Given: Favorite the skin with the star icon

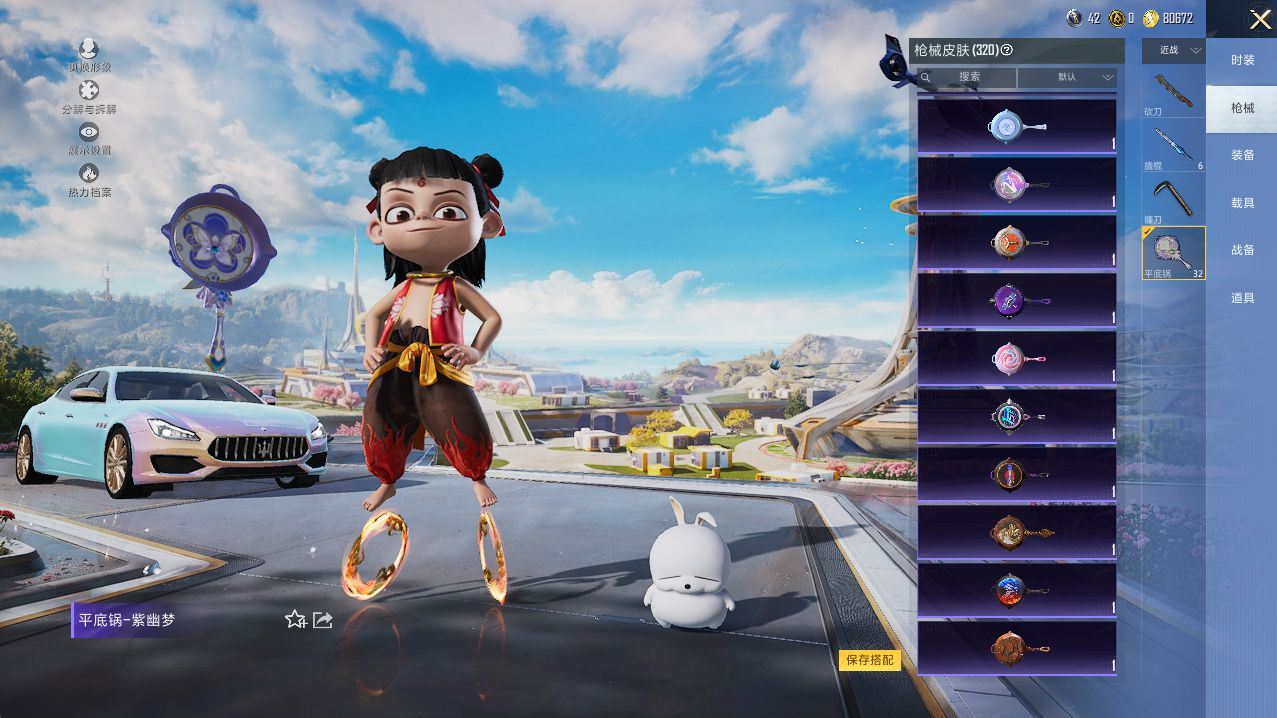Looking at the screenshot, I should (x=295, y=620).
